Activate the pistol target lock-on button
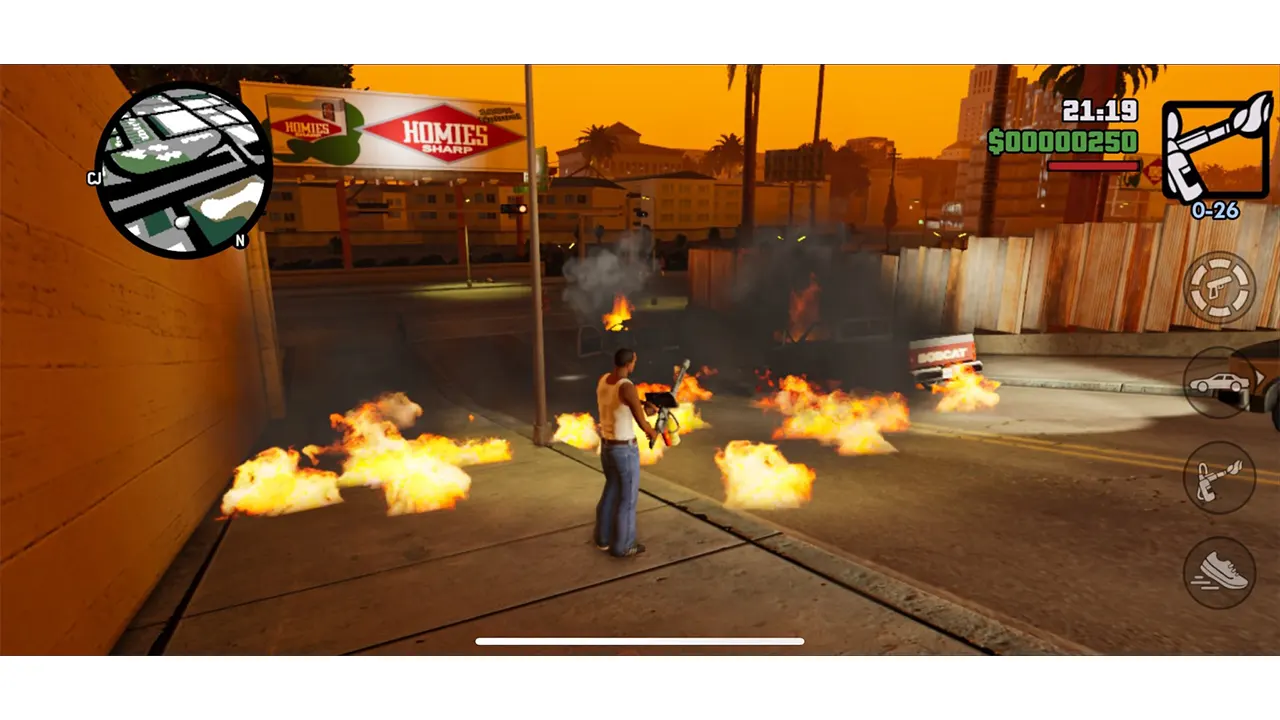The width and height of the screenshot is (1280, 720). (x=1219, y=288)
